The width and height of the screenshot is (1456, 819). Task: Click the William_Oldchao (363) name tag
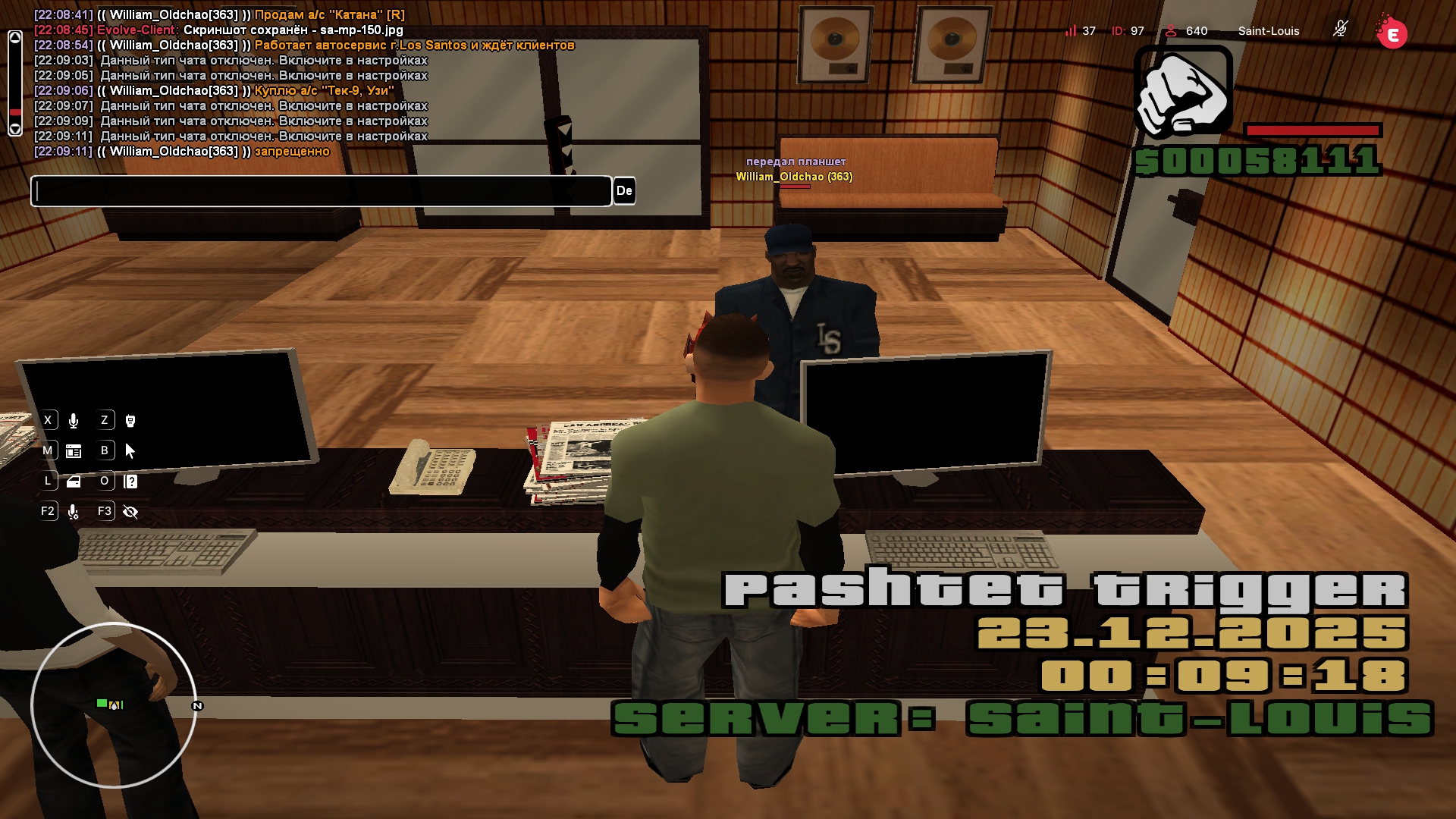click(x=794, y=177)
